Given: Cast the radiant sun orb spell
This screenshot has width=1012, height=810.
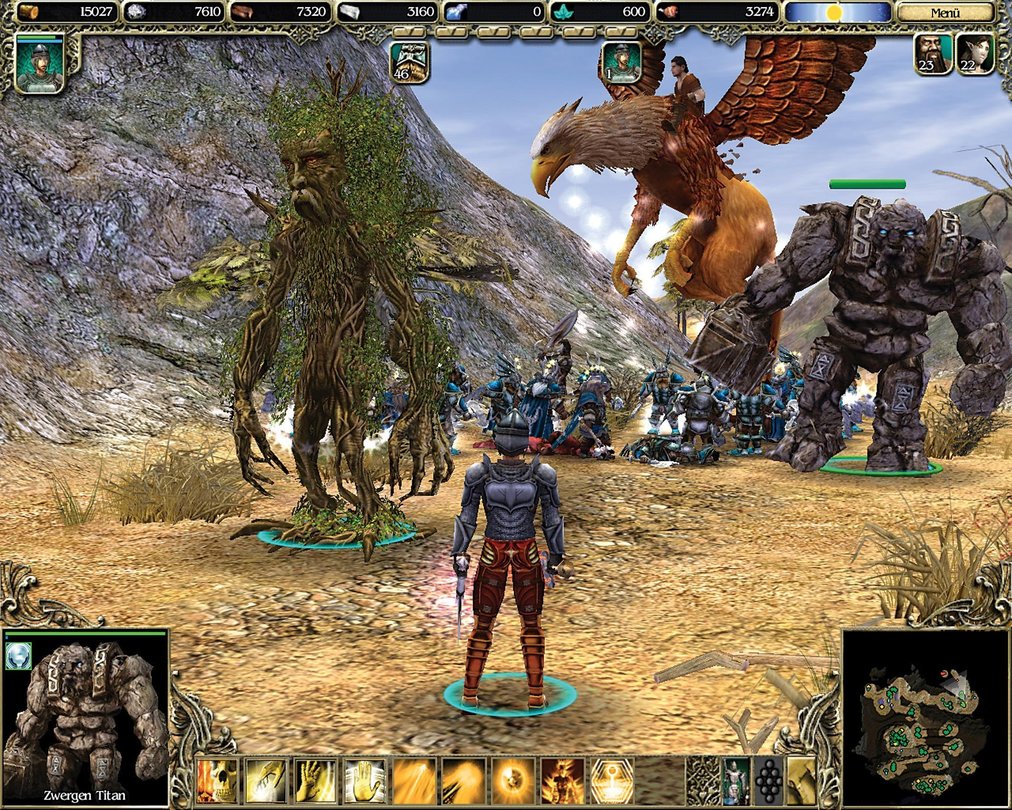Looking at the screenshot, I should 513,781.
